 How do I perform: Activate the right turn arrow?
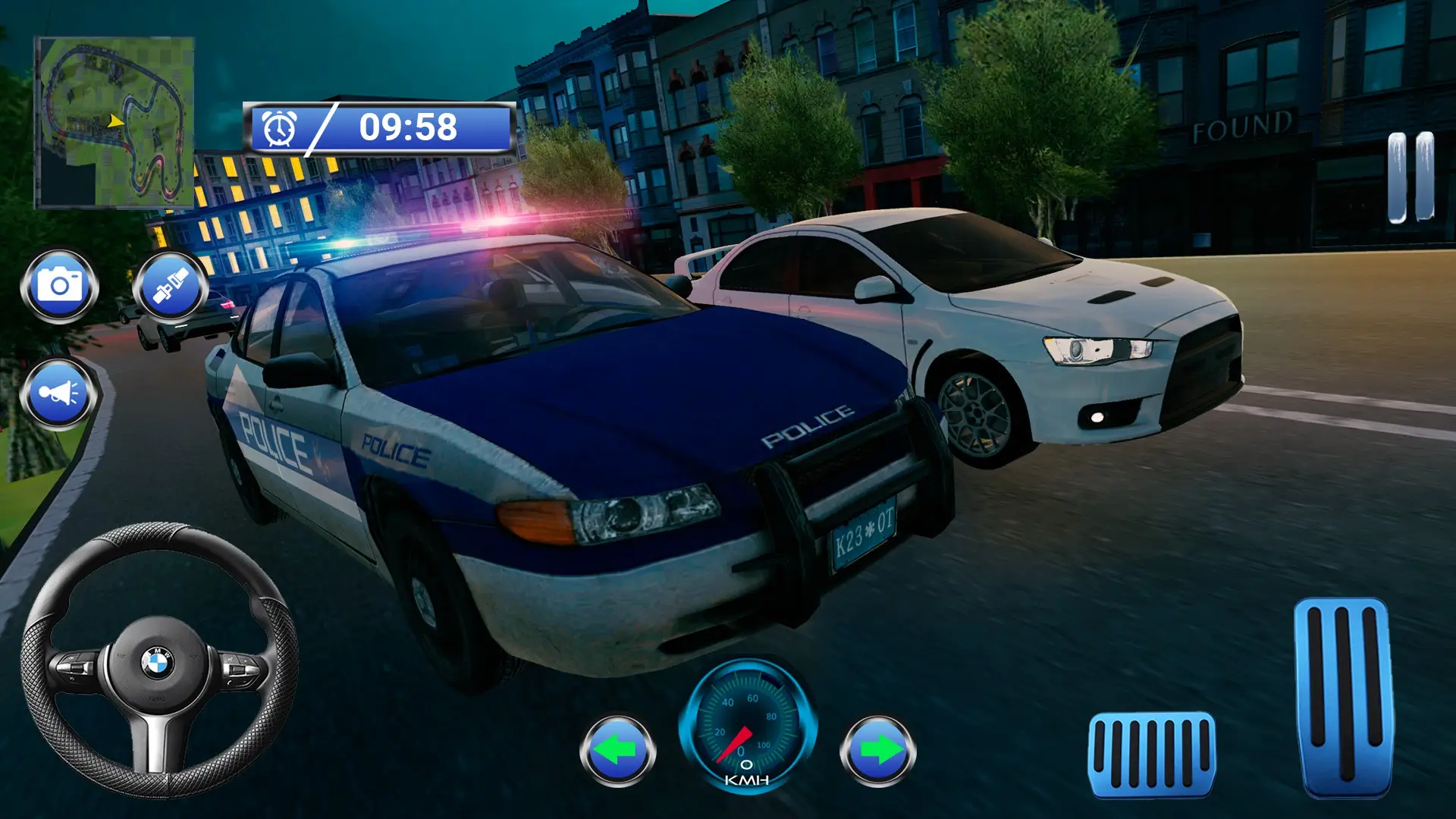coord(877,752)
